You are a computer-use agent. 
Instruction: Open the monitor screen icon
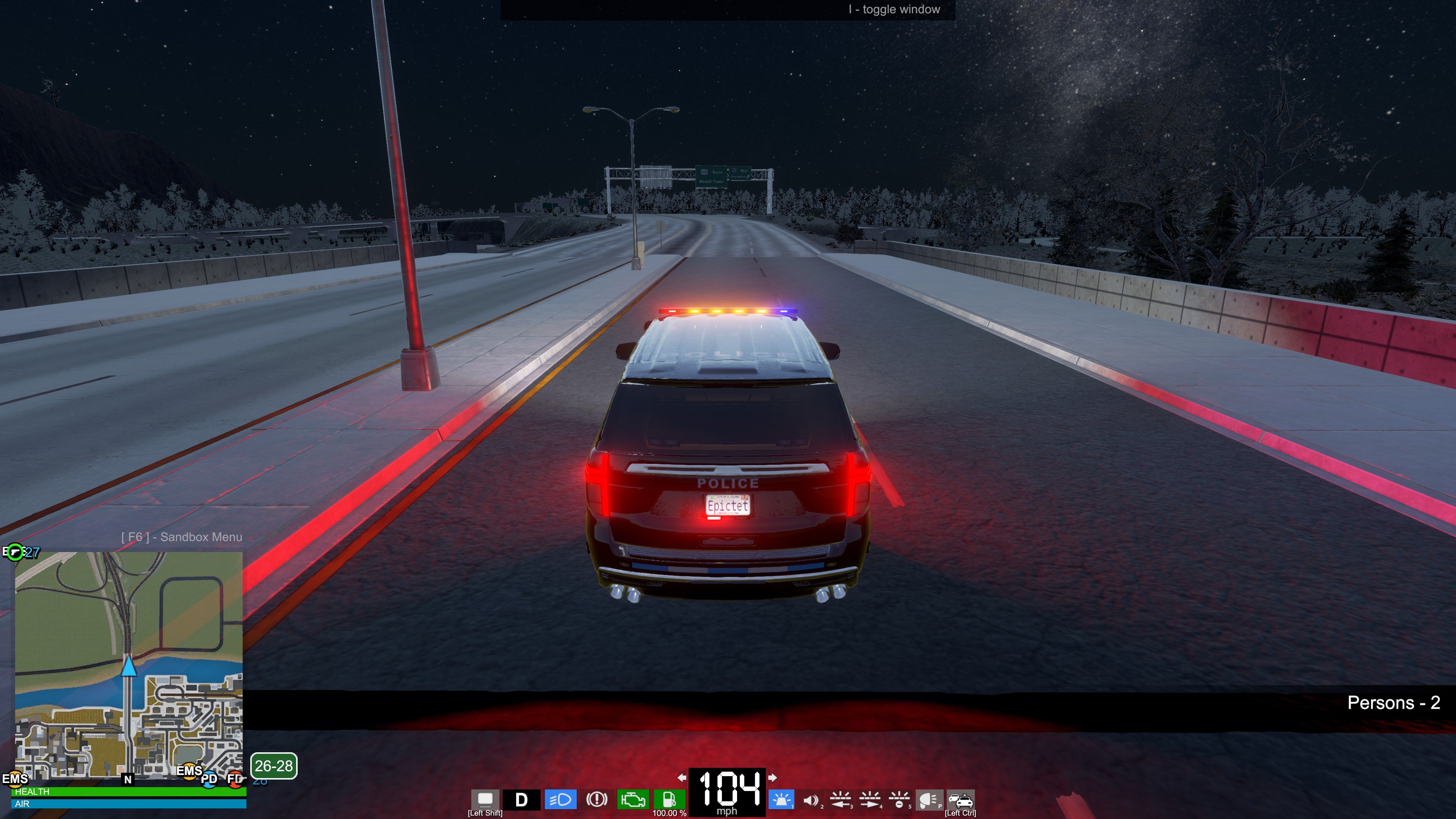pos(485,799)
